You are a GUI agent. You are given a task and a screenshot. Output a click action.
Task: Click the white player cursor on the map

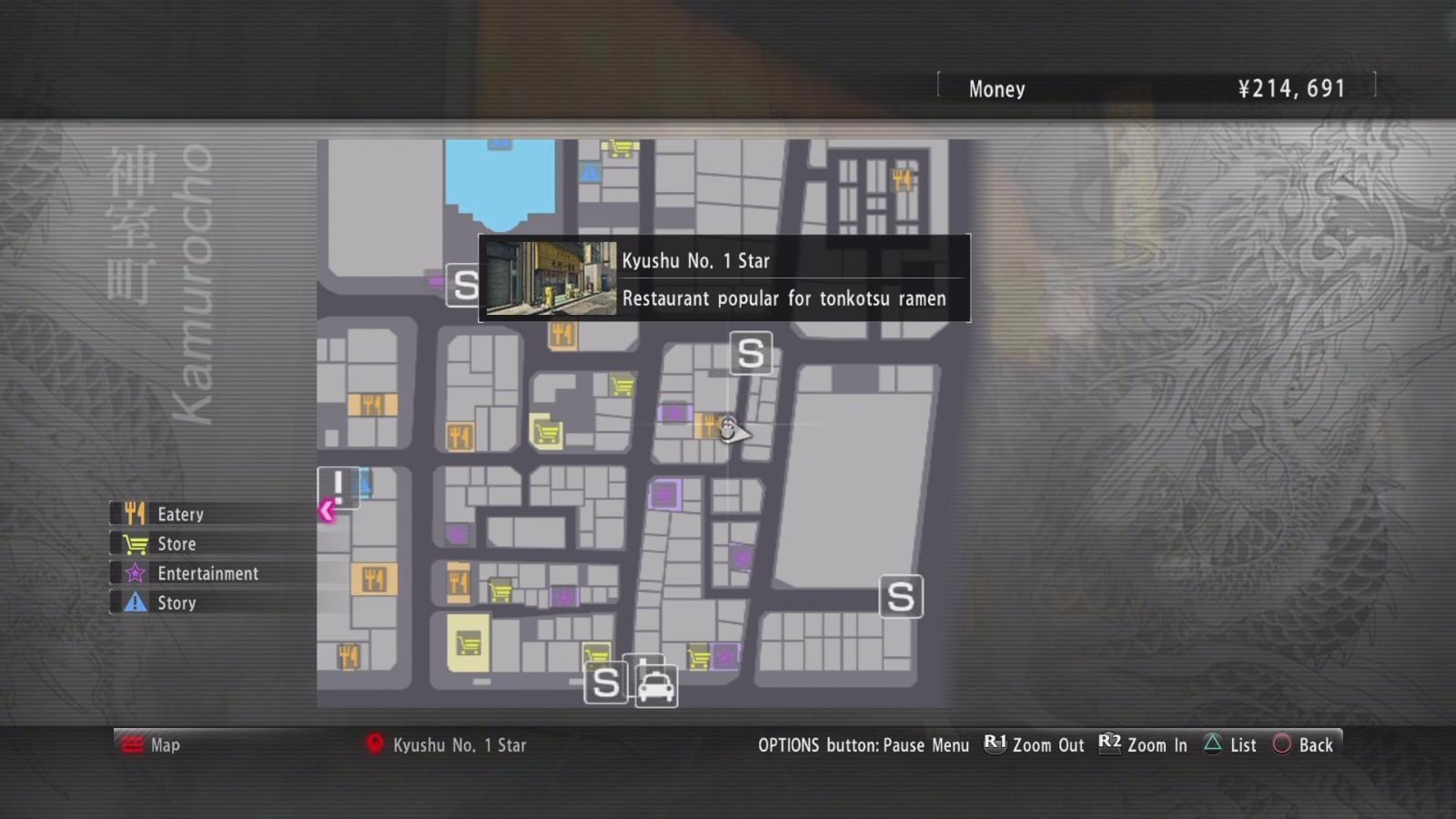[x=729, y=426]
